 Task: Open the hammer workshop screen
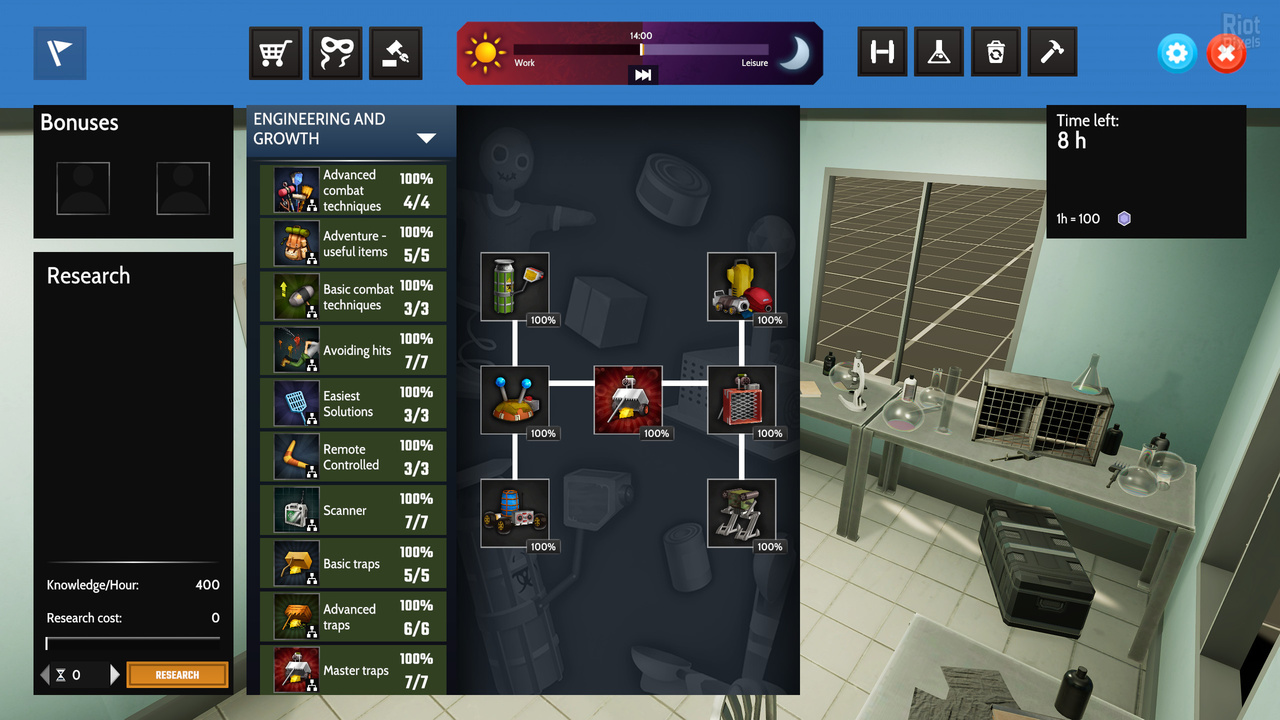[1051, 52]
